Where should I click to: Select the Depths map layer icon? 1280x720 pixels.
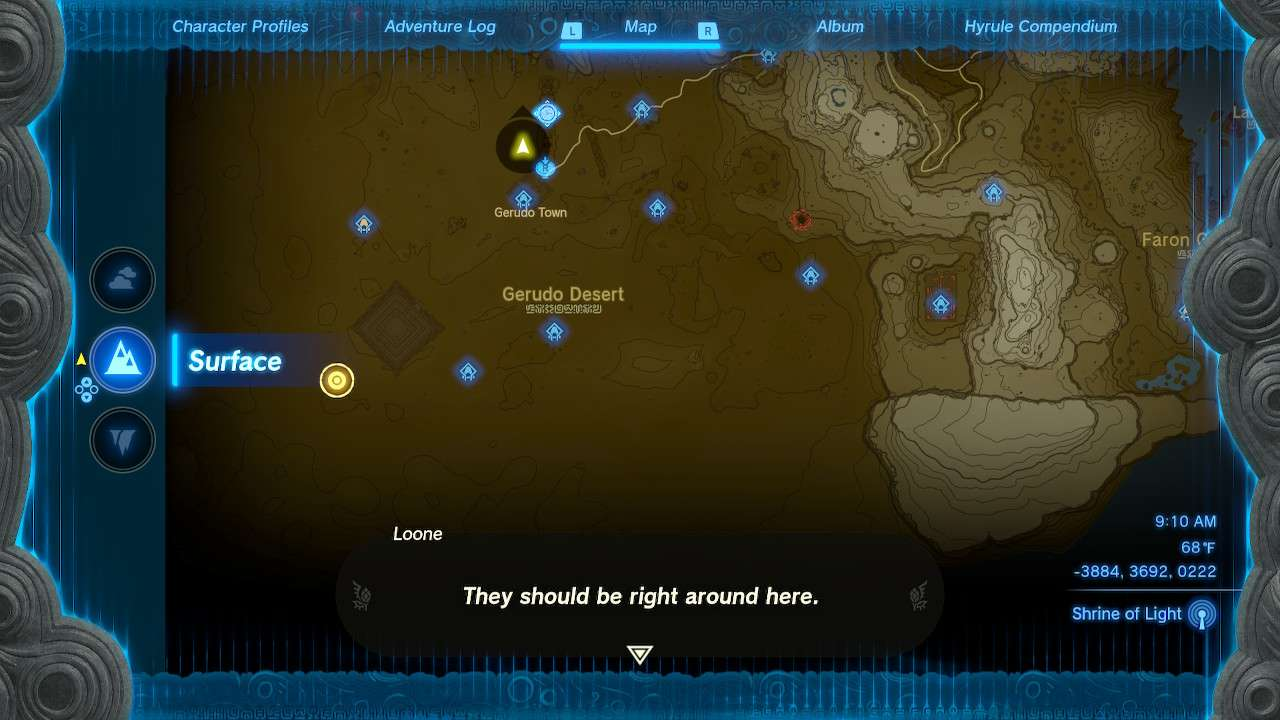point(122,440)
